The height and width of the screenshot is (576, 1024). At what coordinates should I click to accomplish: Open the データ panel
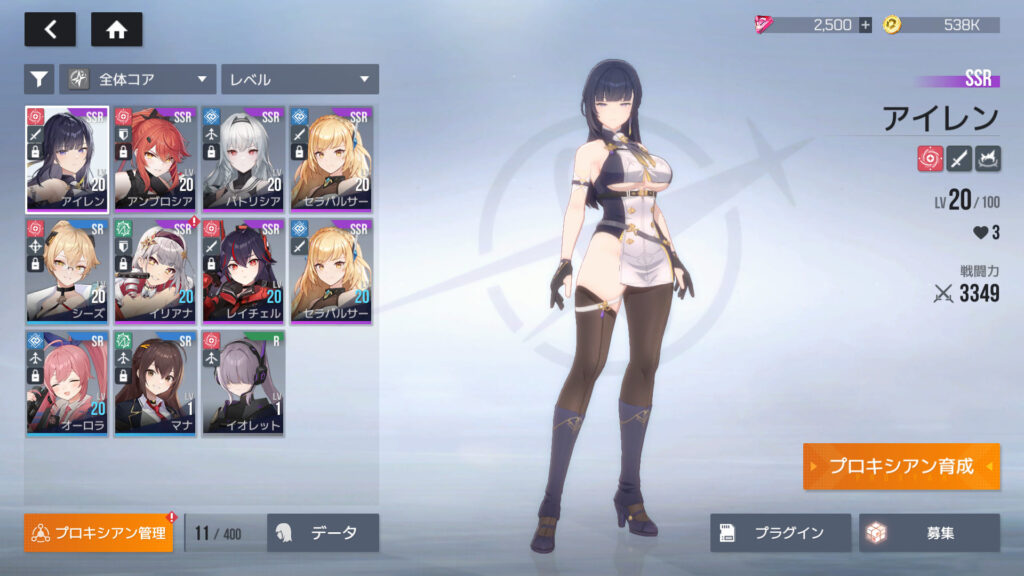pyautogui.click(x=323, y=533)
